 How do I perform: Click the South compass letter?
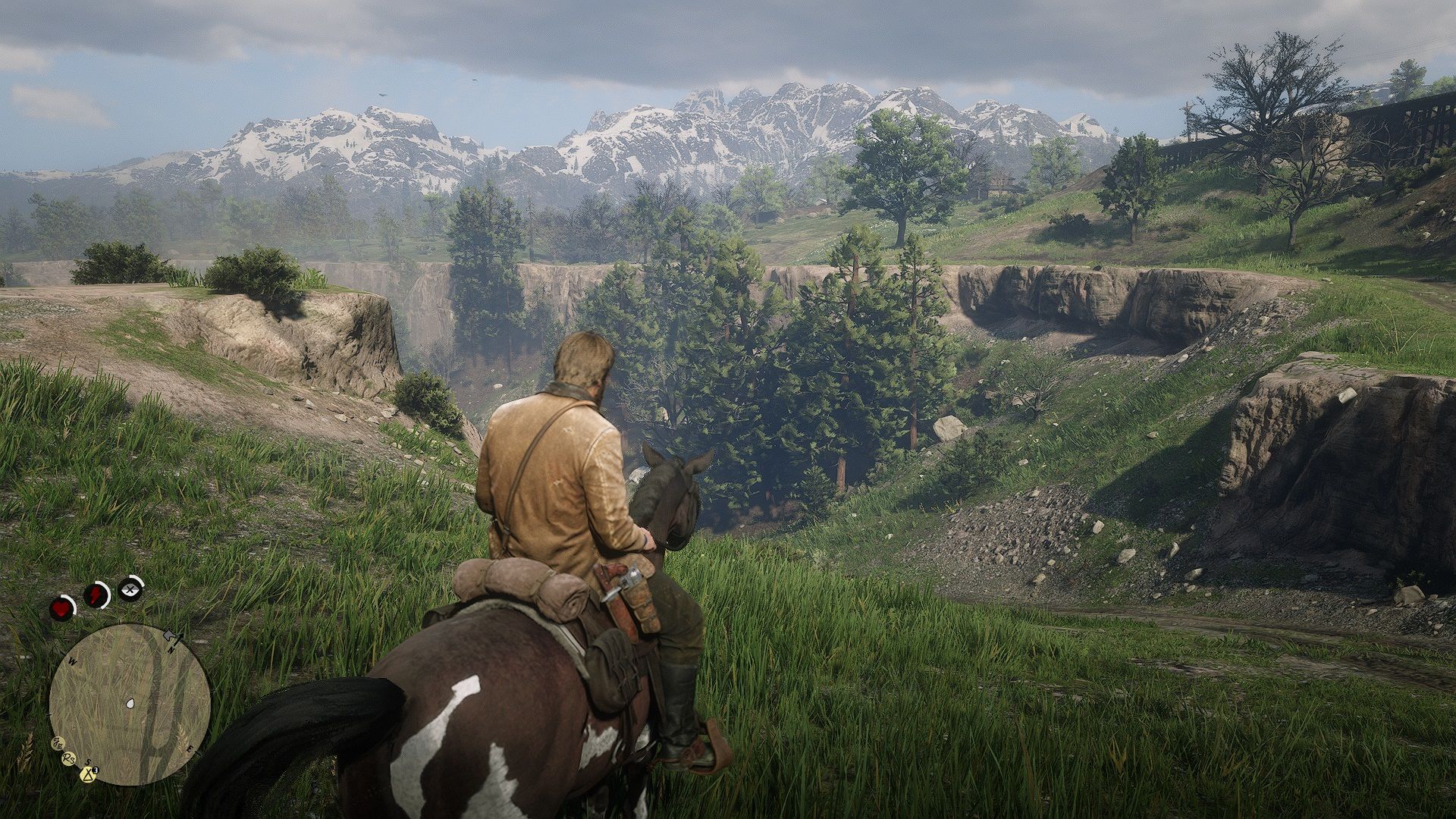(88, 762)
